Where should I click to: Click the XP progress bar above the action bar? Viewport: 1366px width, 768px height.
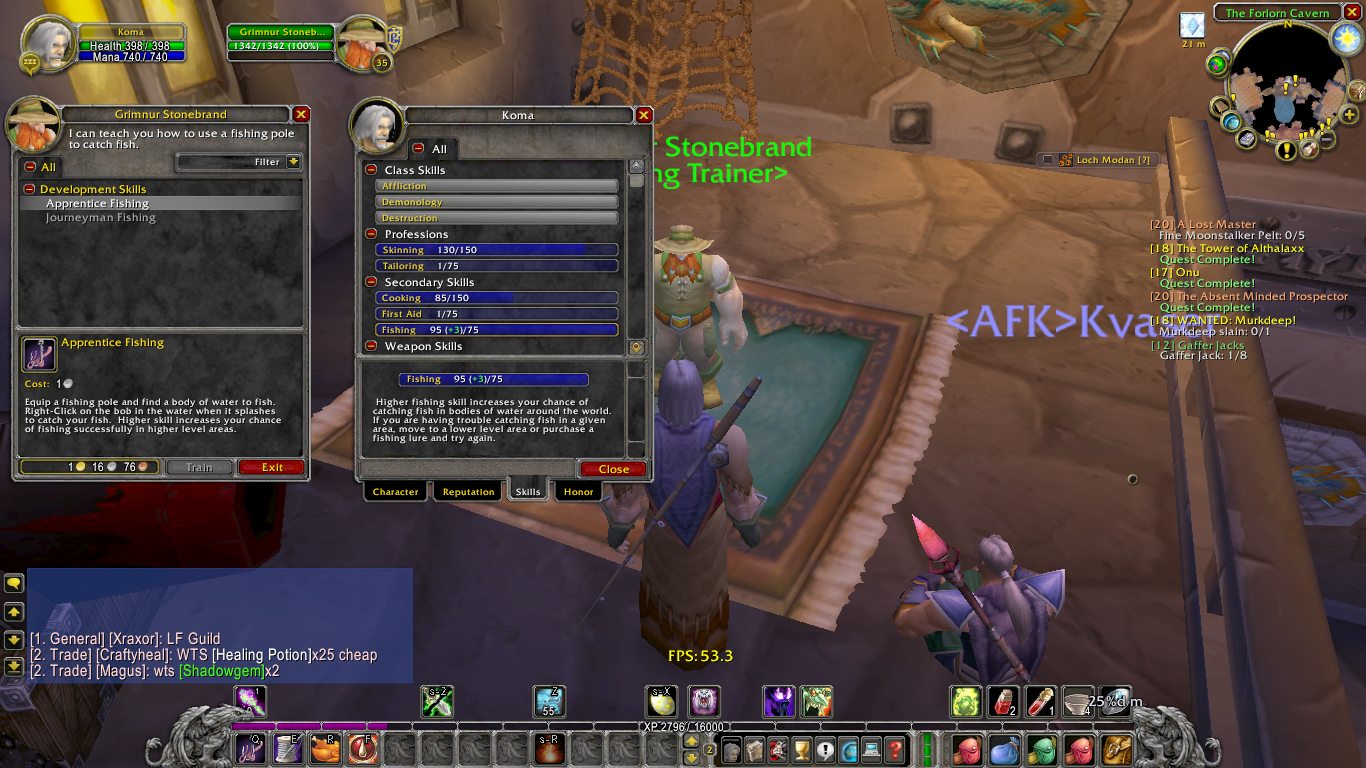click(683, 727)
